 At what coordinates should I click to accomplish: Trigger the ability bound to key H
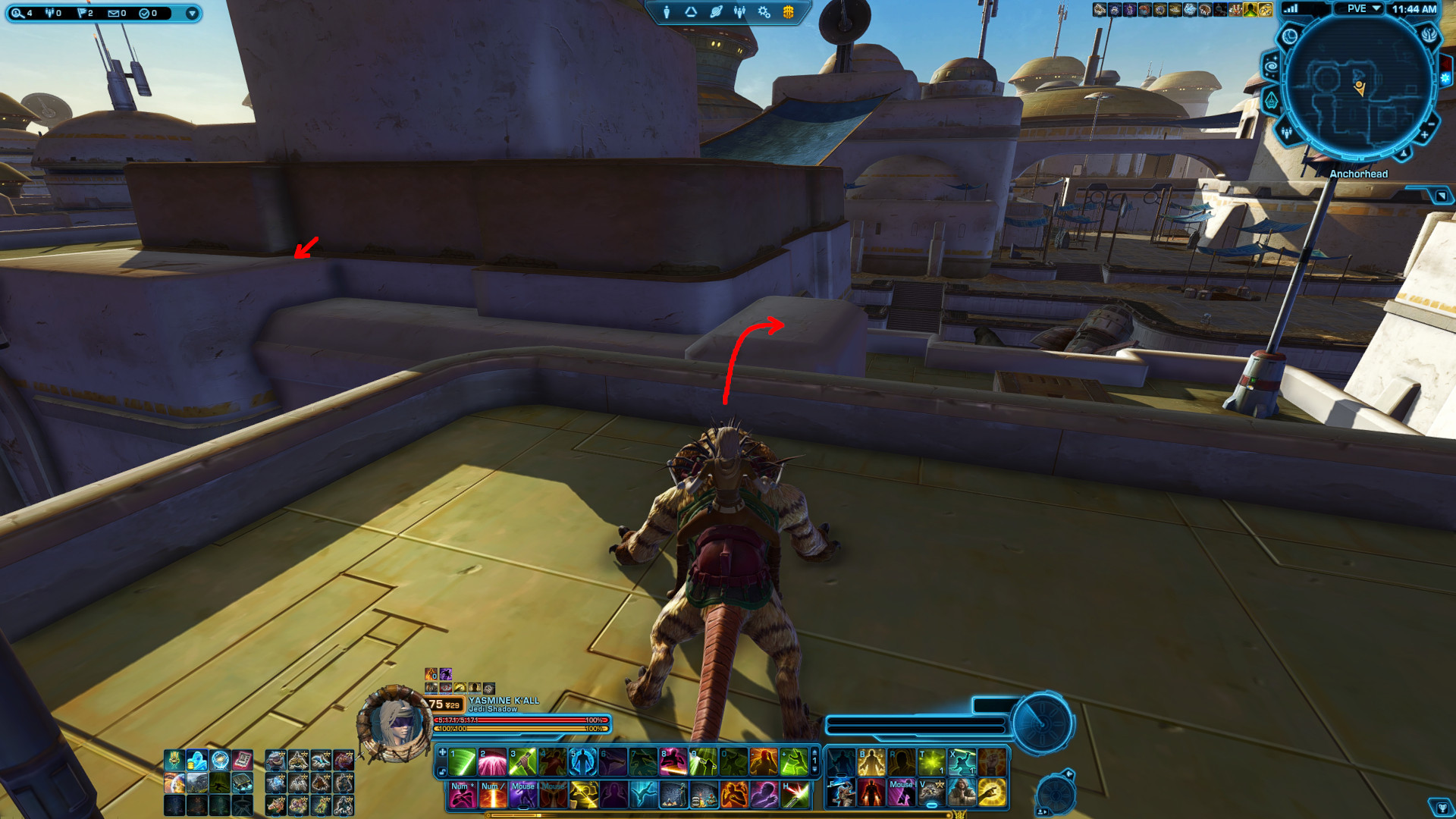(x=795, y=794)
